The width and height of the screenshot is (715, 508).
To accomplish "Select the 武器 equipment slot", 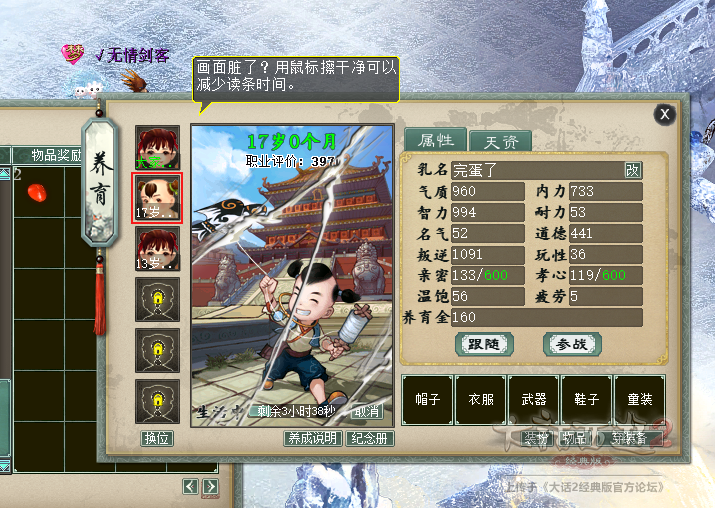I will (533, 399).
